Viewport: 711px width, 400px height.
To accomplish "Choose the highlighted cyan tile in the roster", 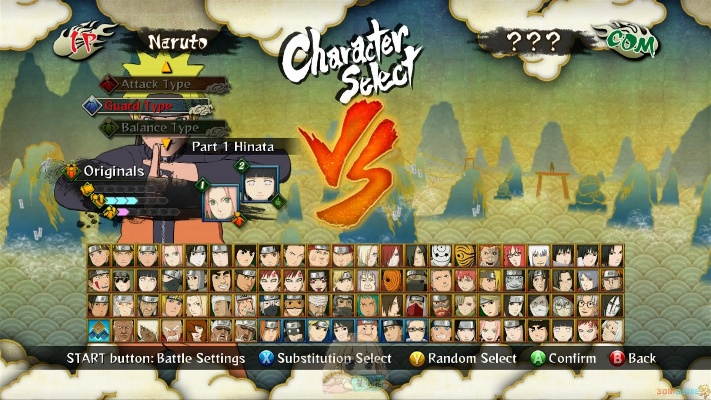I will [x=97, y=329].
